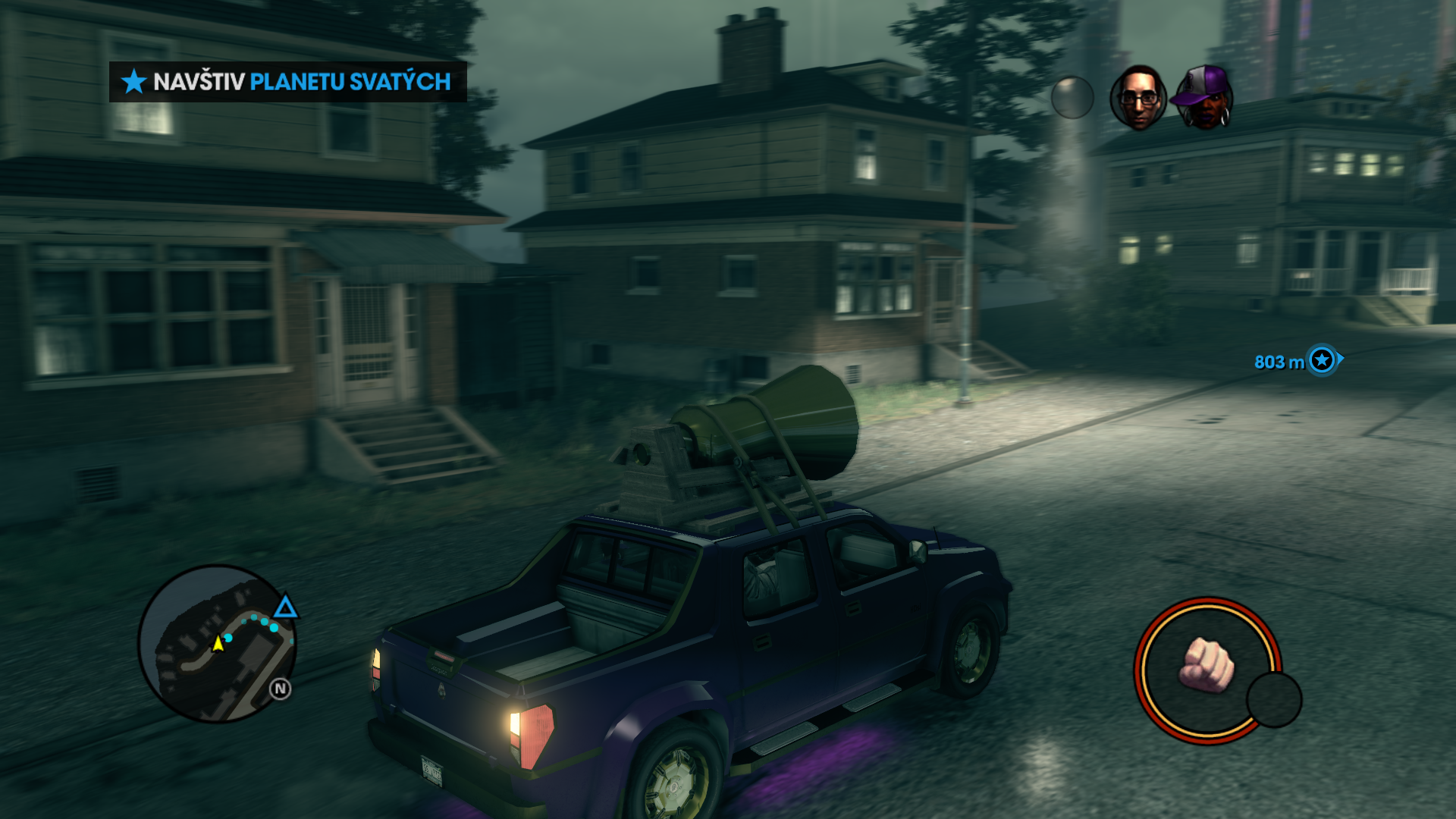Click the 803 m objective waypoint marker
Screen dimensions: 1456x819
(1322, 360)
